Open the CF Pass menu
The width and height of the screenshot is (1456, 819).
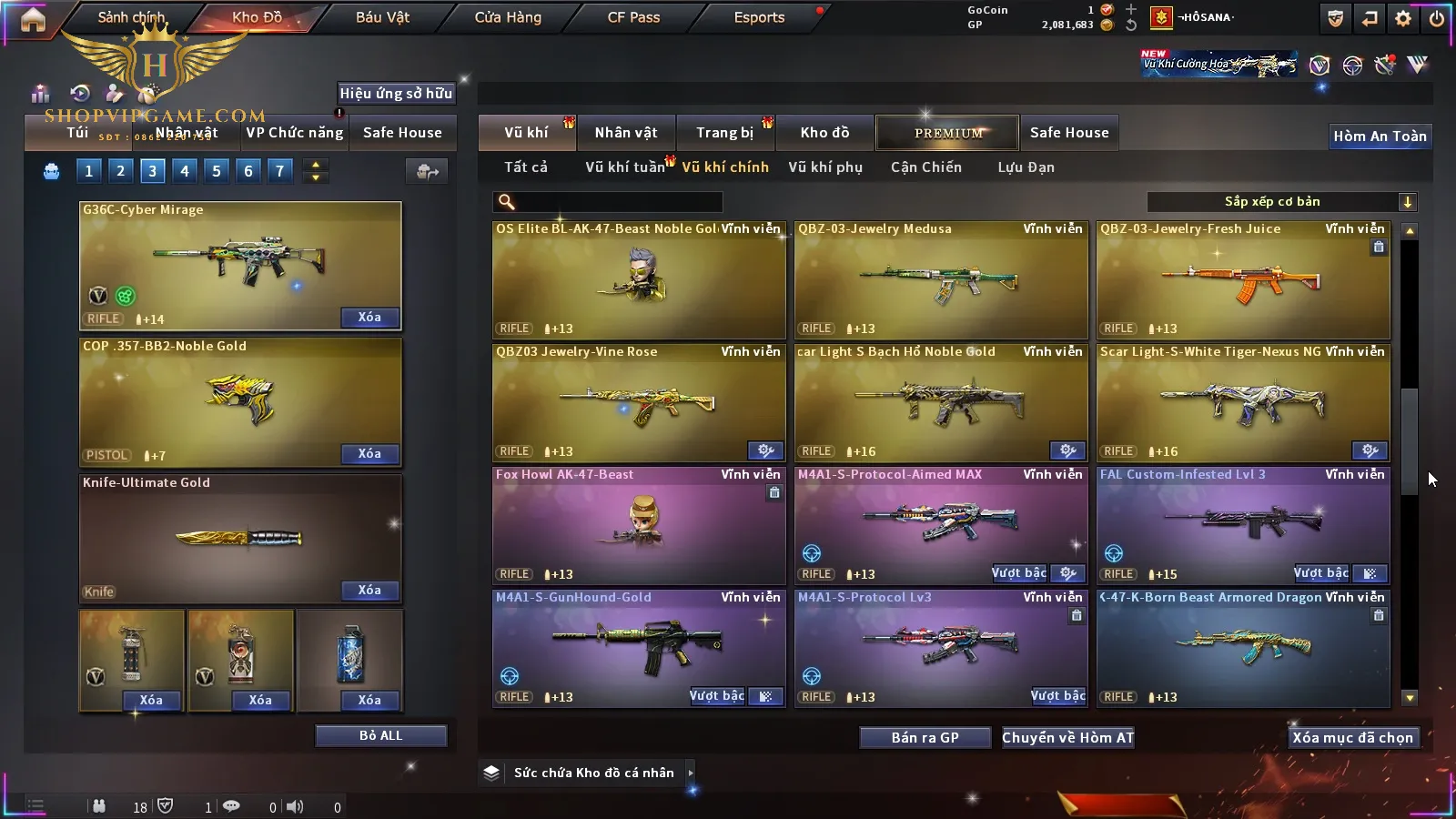coord(633,17)
